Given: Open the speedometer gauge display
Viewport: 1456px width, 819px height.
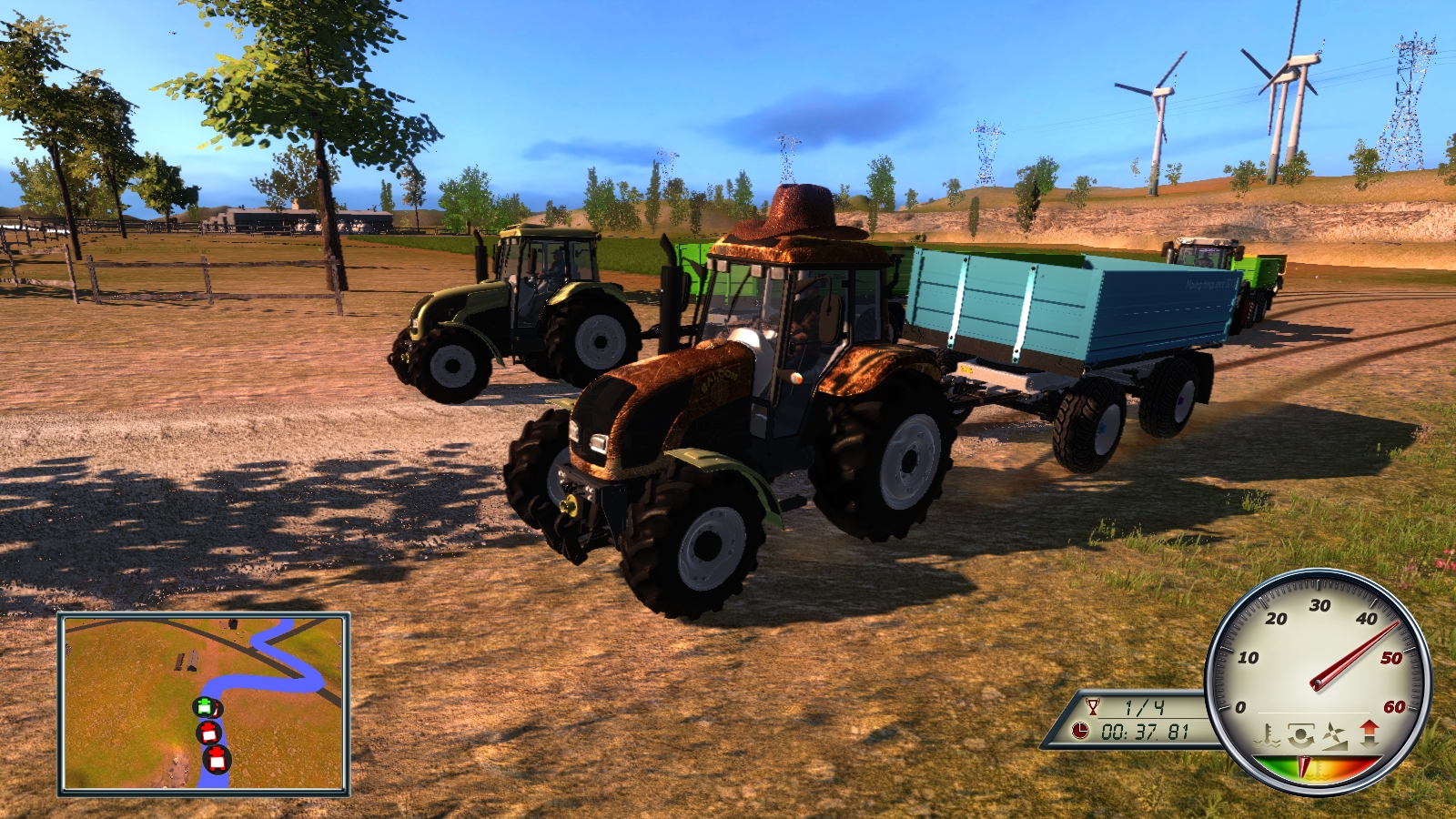Looking at the screenshot, I should (x=1316, y=683).
